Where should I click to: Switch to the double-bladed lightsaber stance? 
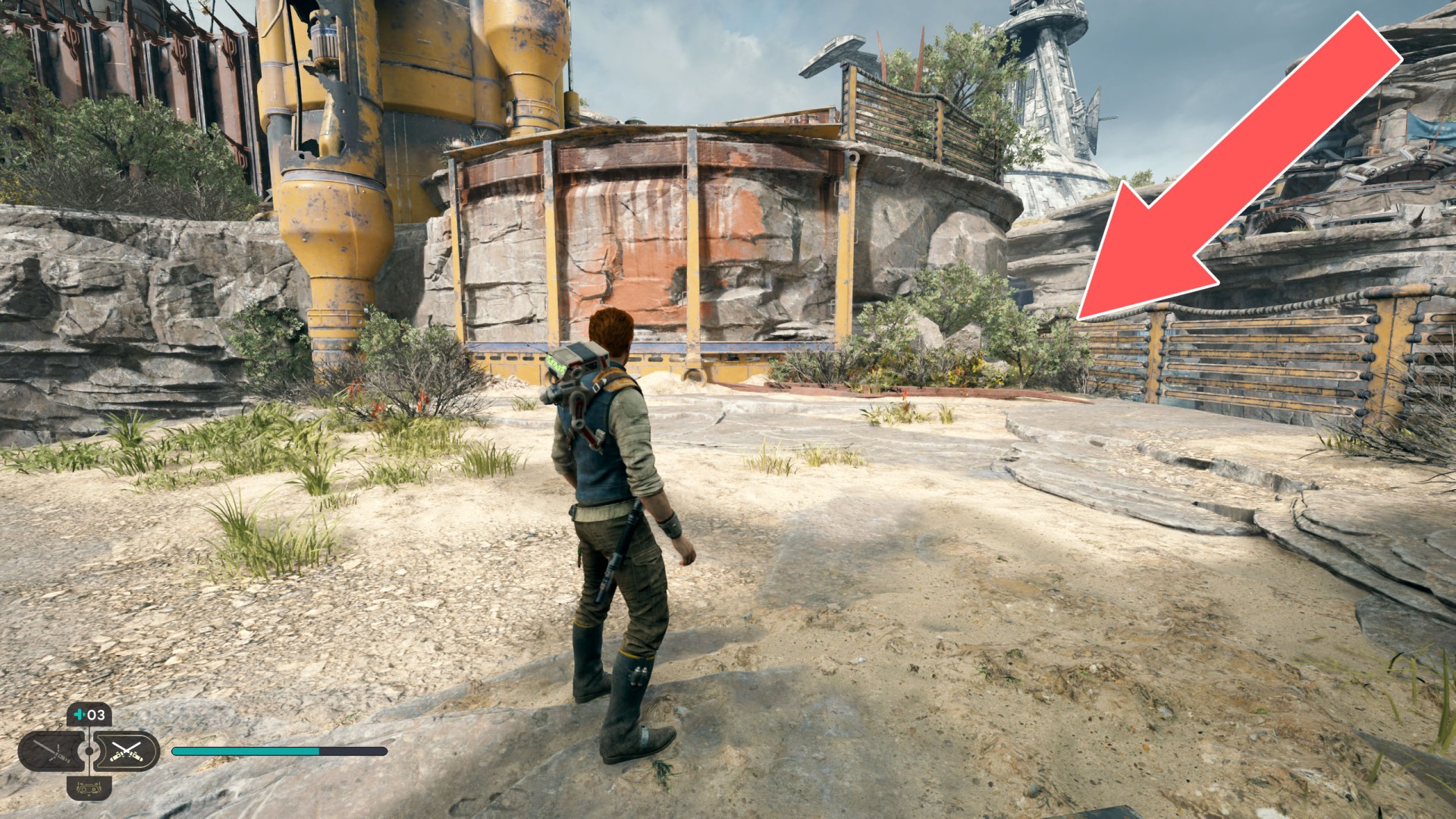click(53, 752)
